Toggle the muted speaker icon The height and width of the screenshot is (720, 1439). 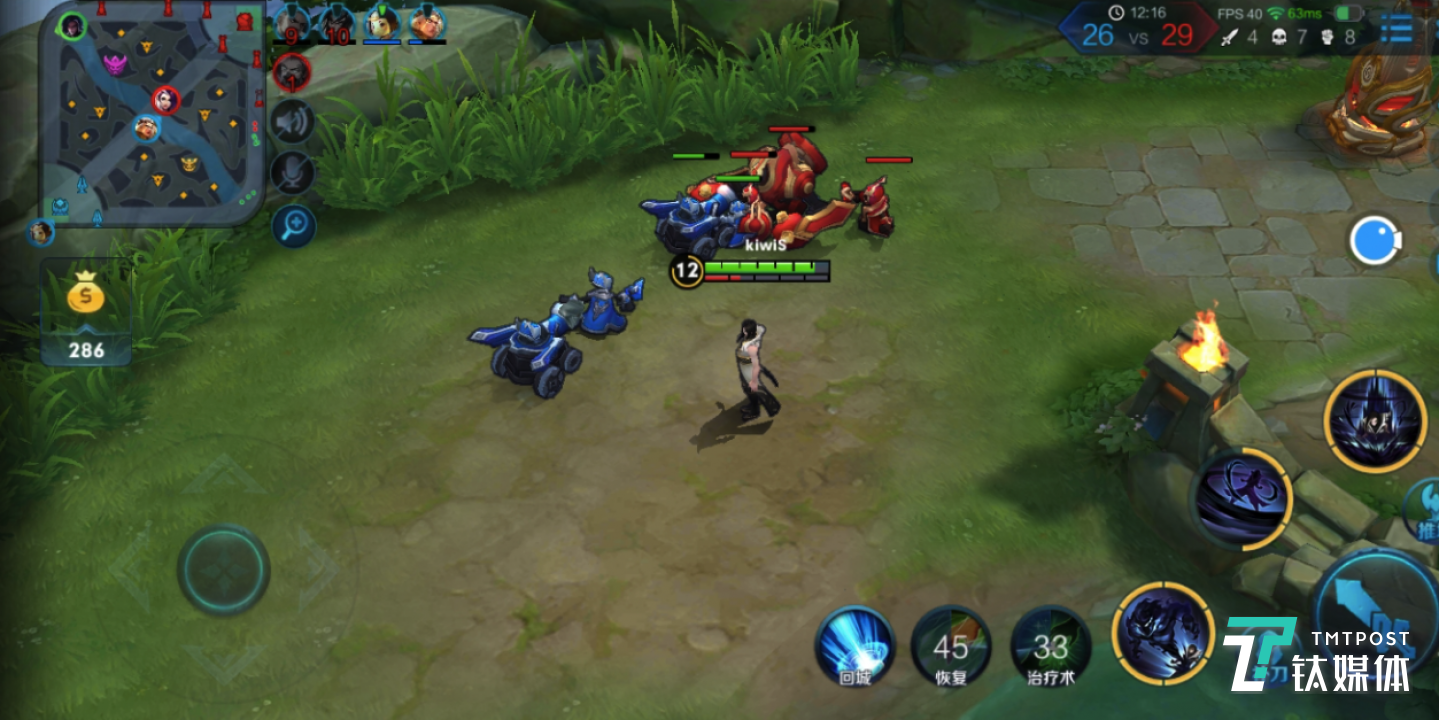[293, 122]
